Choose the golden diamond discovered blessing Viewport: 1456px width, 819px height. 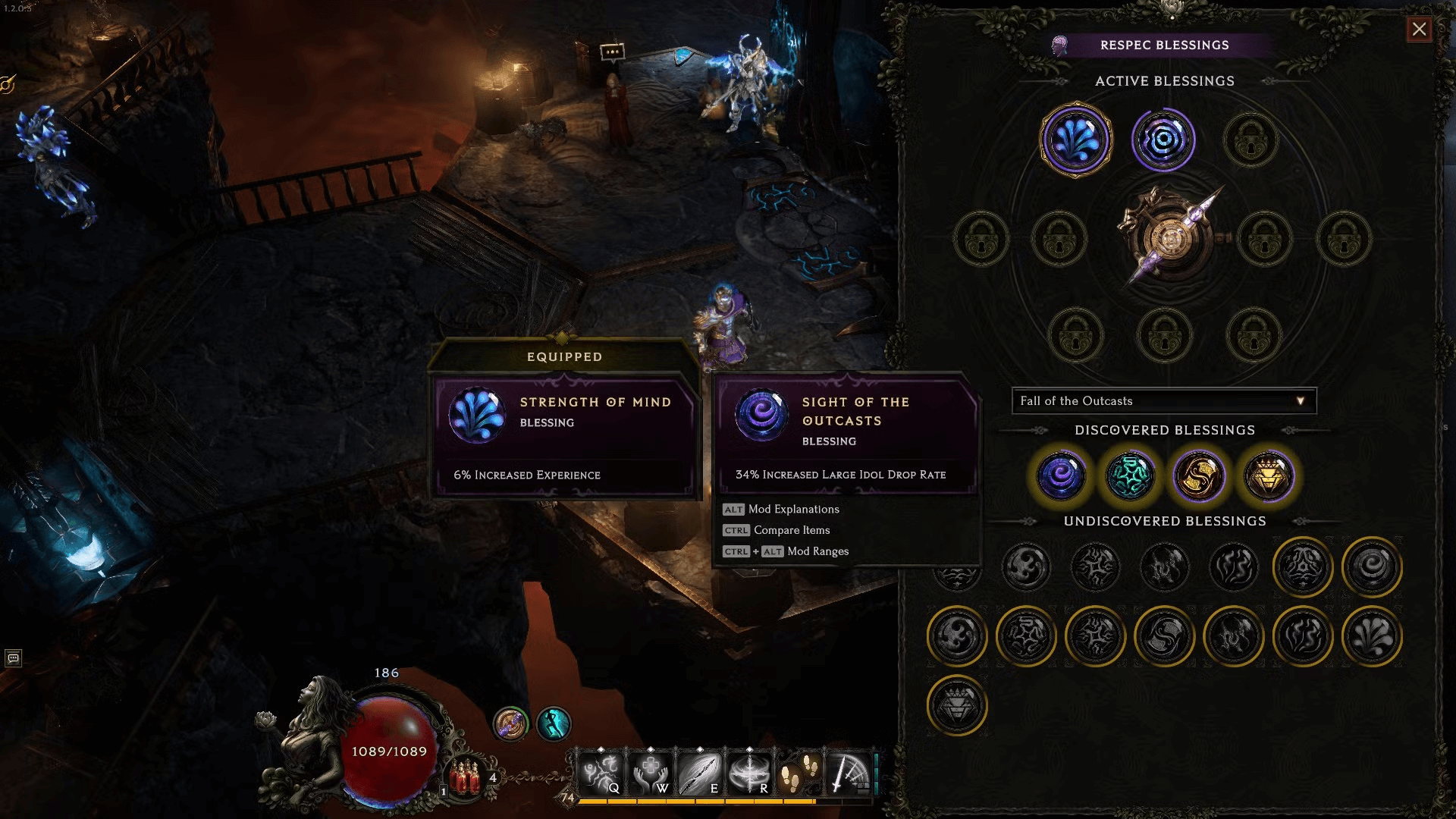(x=1268, y=476)
